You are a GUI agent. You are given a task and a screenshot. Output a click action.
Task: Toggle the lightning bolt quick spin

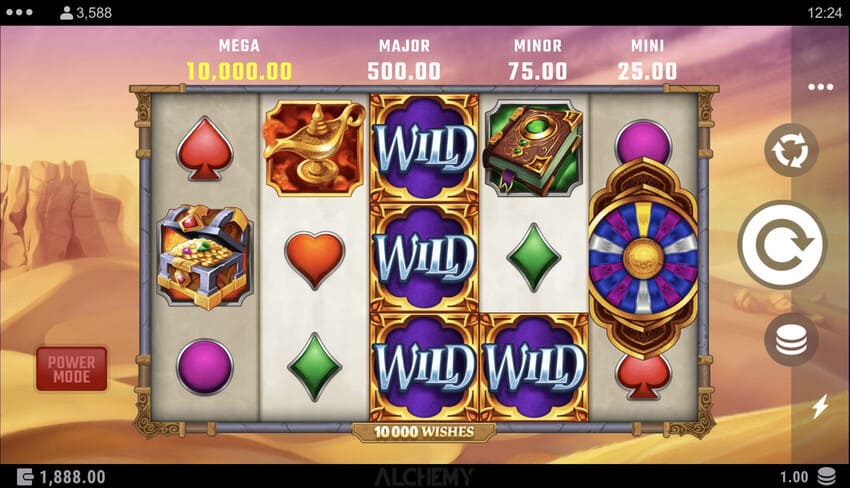(820, 406)
